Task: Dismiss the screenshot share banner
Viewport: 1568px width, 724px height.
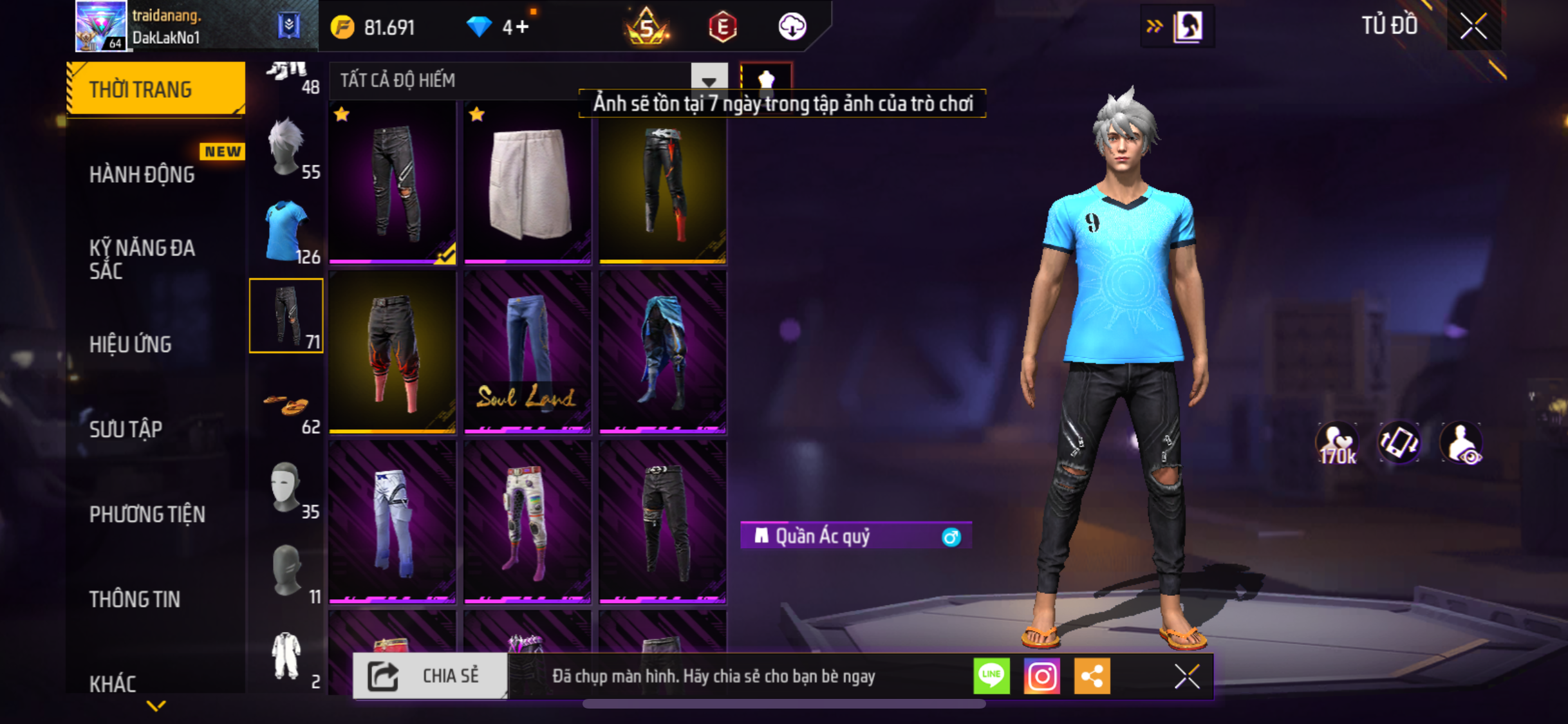Action: coord(1186,676)
